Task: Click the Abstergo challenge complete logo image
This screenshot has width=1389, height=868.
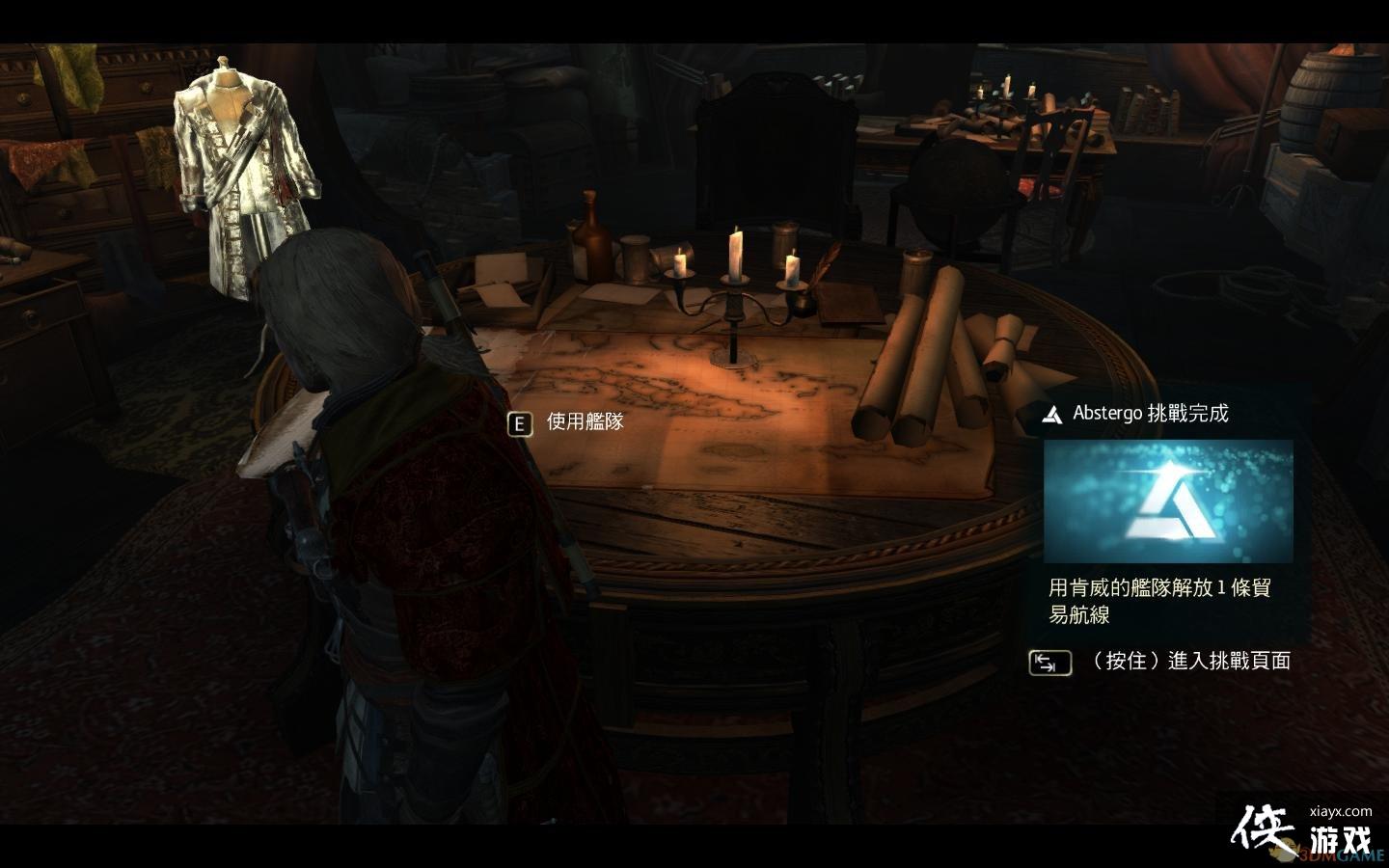Action: [x=1168, y=501]
